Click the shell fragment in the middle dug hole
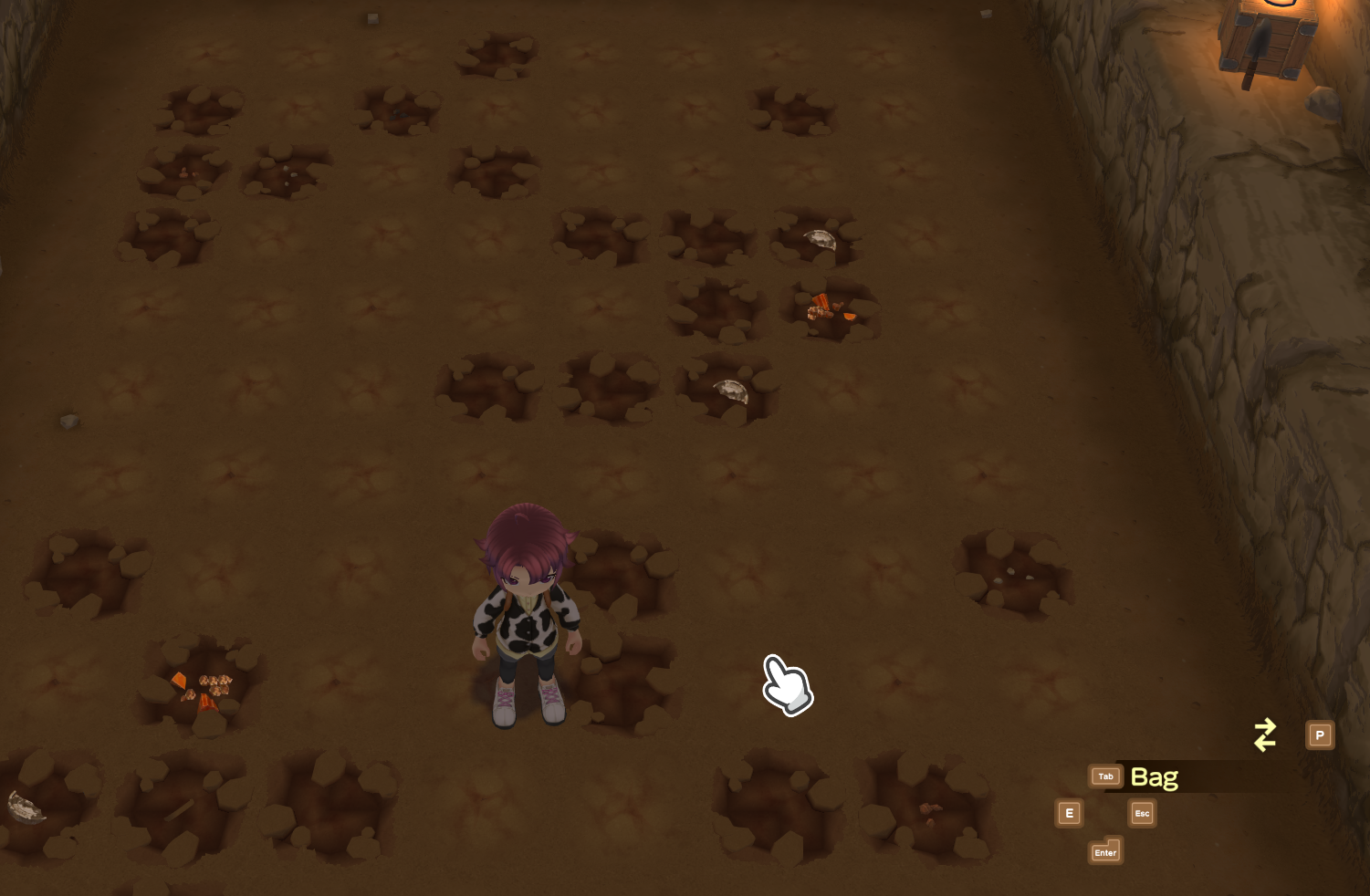1370x896 pixels. click(x=730, y=391)
